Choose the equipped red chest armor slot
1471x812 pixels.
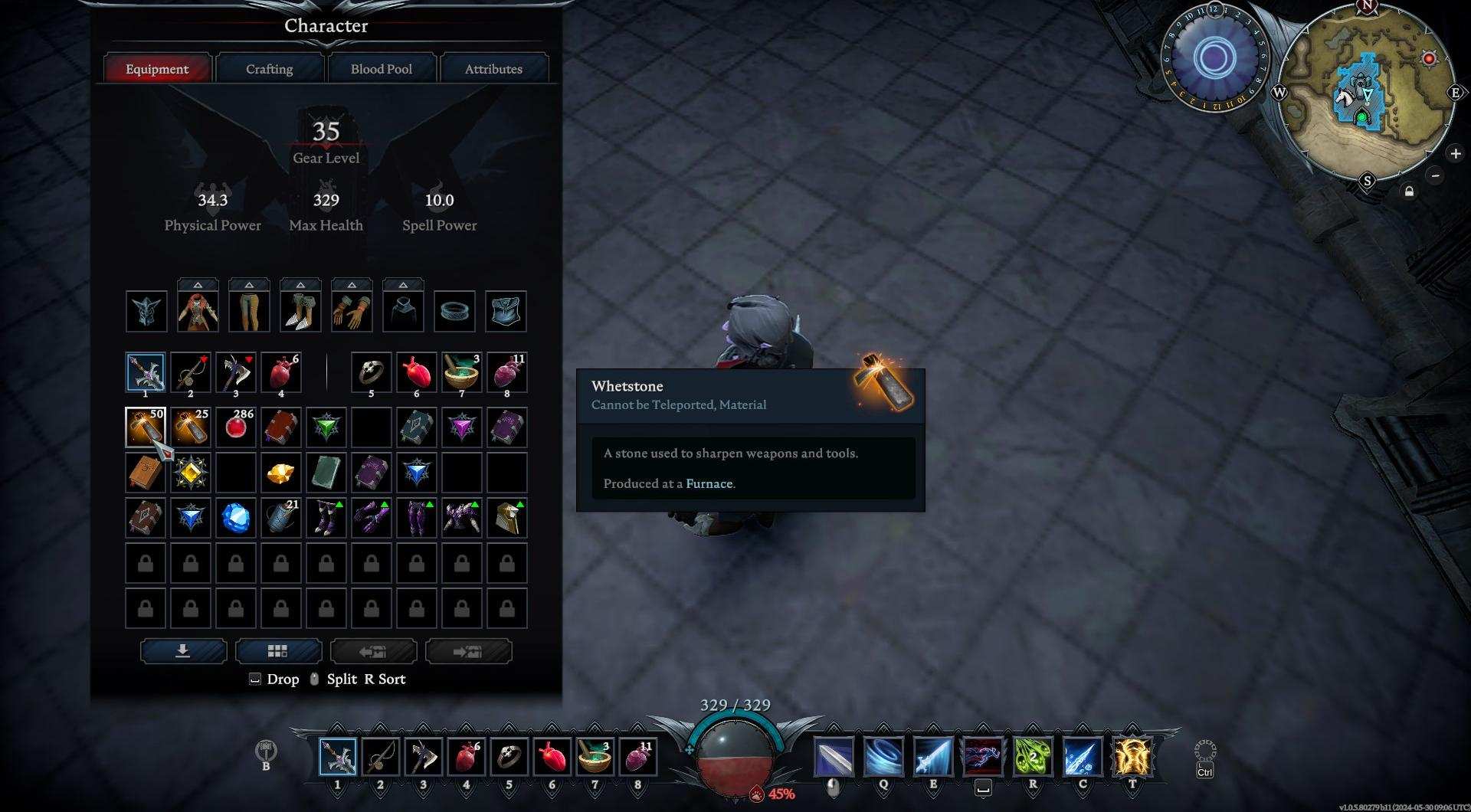[198, 311]
